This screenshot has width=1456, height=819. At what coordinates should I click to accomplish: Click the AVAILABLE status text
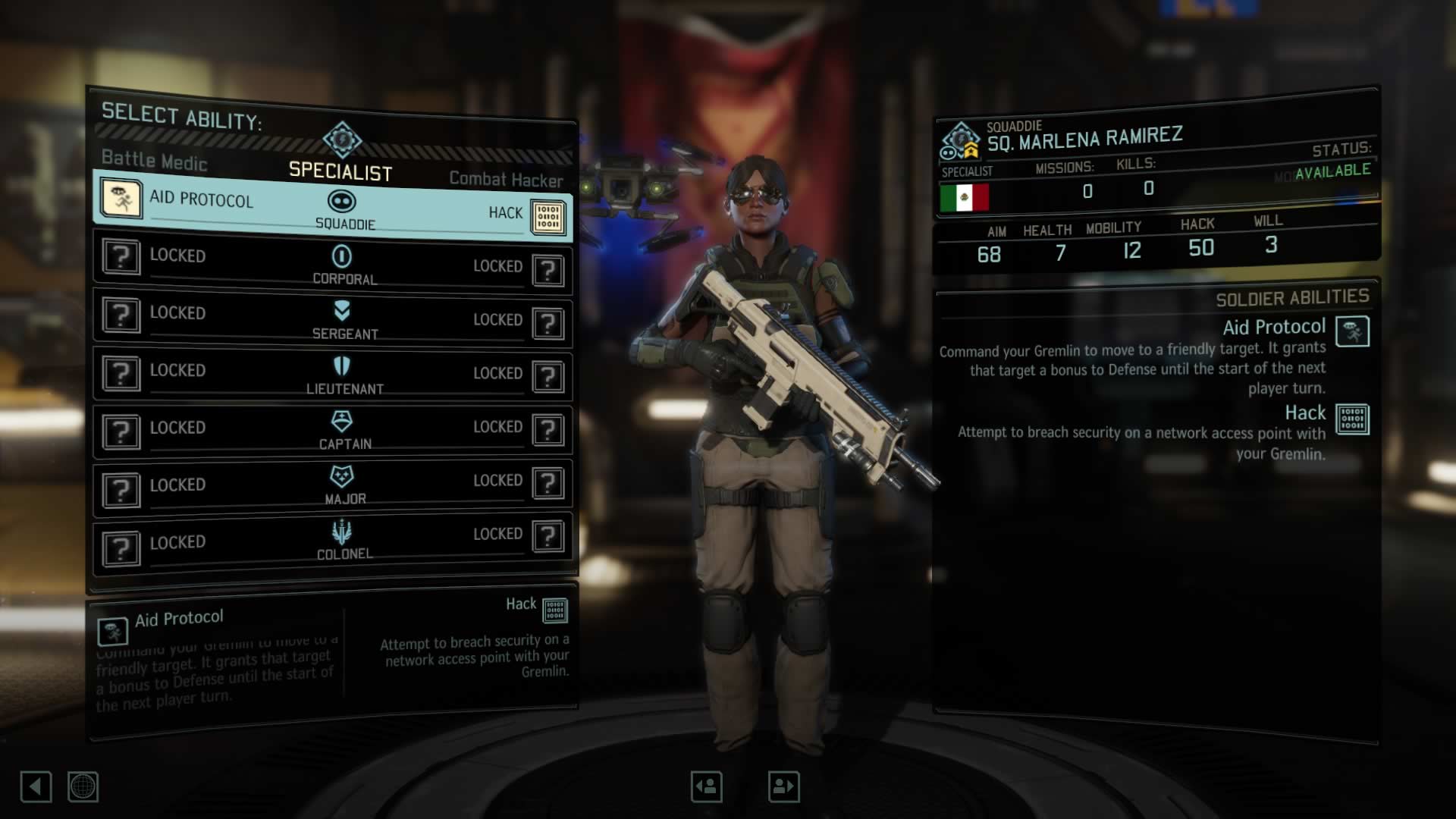[1334, 171]
